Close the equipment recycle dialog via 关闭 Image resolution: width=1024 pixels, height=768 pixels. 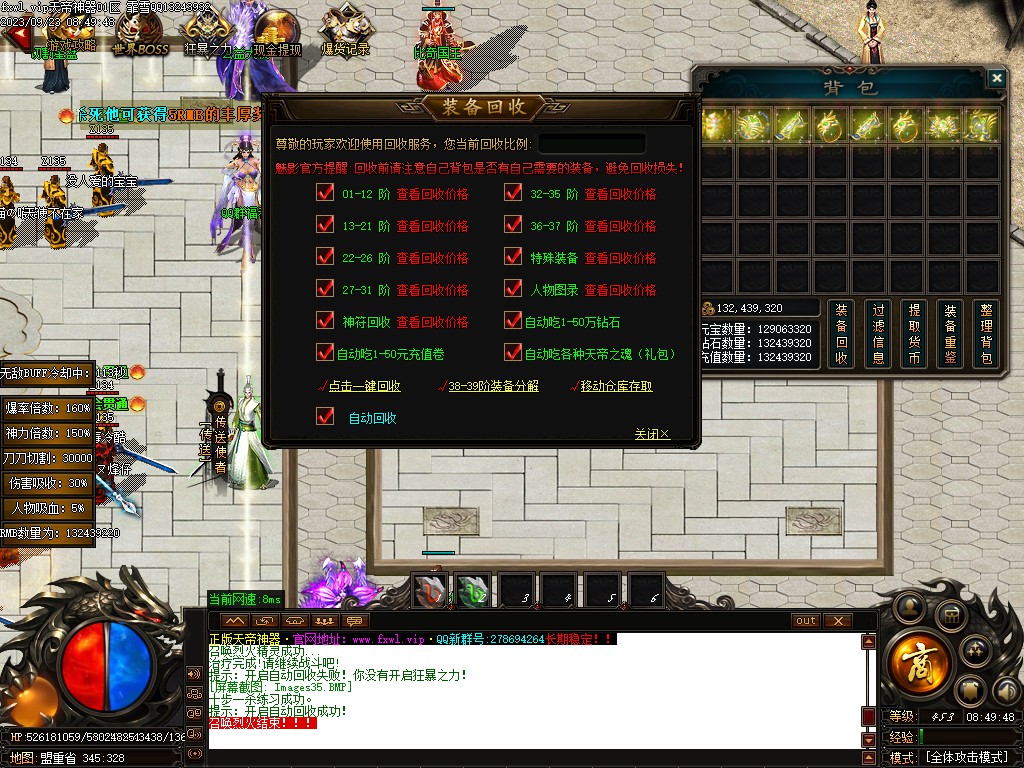651,434
